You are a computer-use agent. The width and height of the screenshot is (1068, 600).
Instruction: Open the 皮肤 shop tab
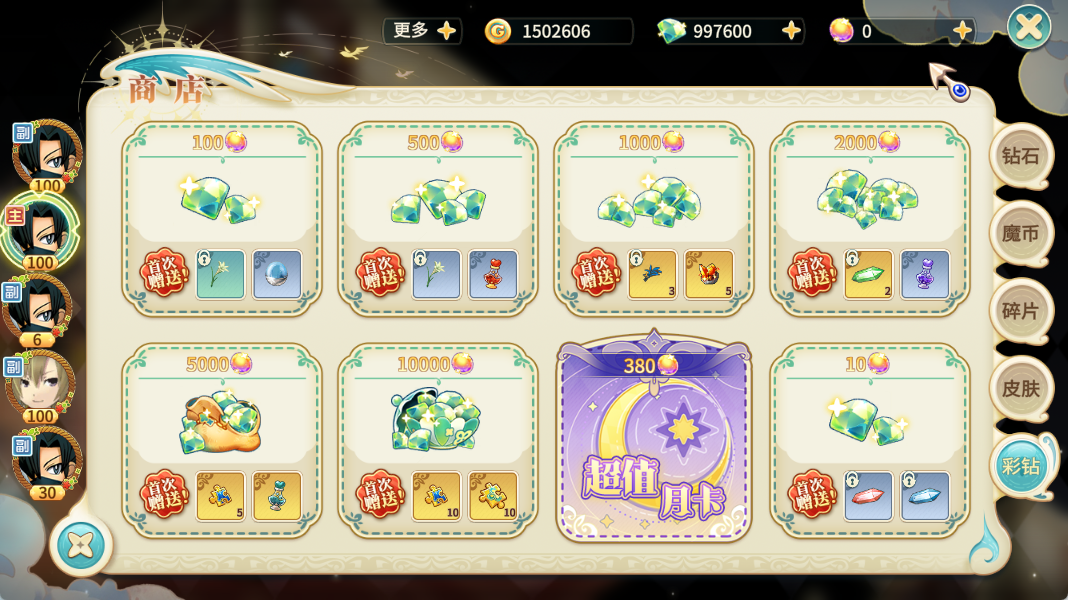[1020, 387]
